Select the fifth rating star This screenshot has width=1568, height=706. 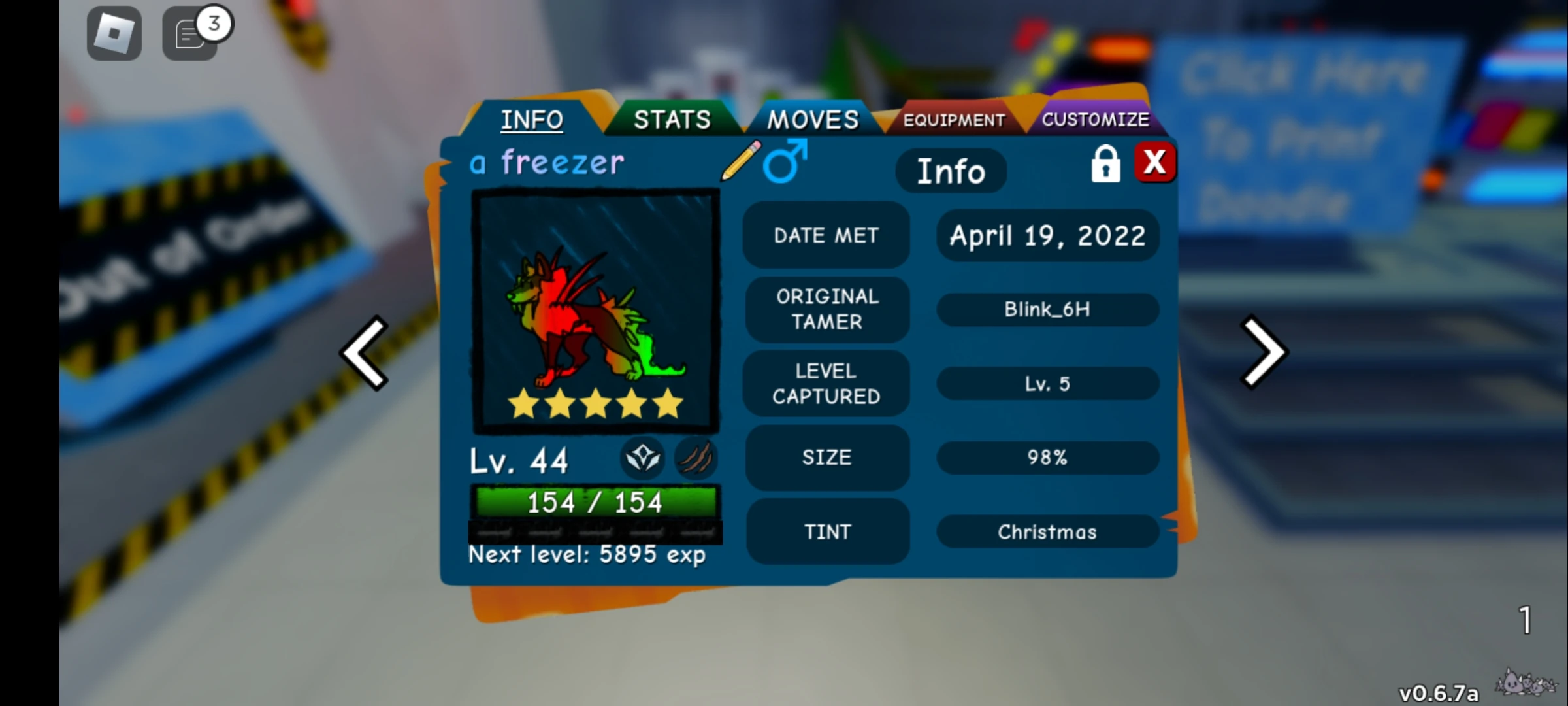(x=665, y=405)
